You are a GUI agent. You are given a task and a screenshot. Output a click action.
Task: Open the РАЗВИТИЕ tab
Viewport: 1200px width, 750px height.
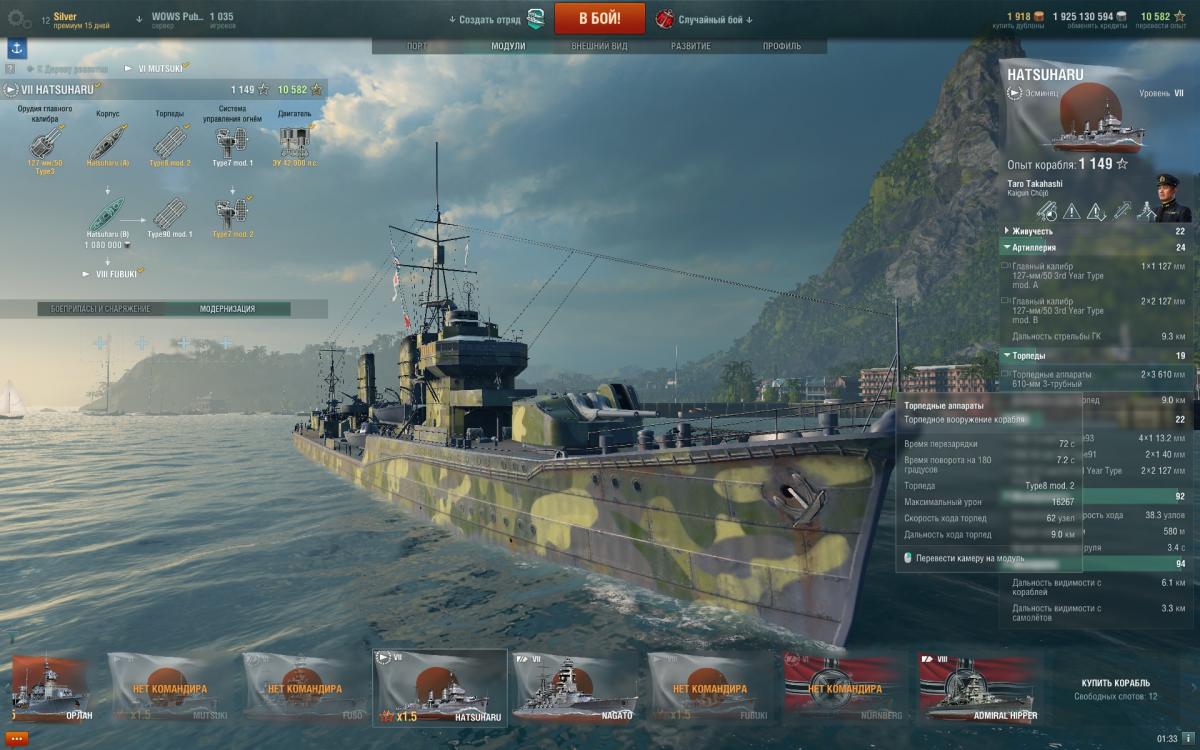tap(691, 46)
